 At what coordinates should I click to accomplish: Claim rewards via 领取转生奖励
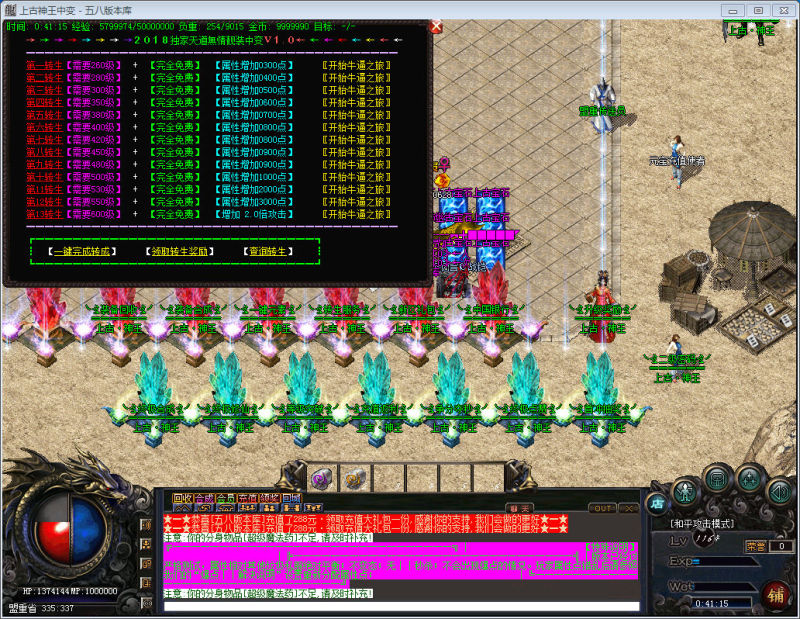182,251
